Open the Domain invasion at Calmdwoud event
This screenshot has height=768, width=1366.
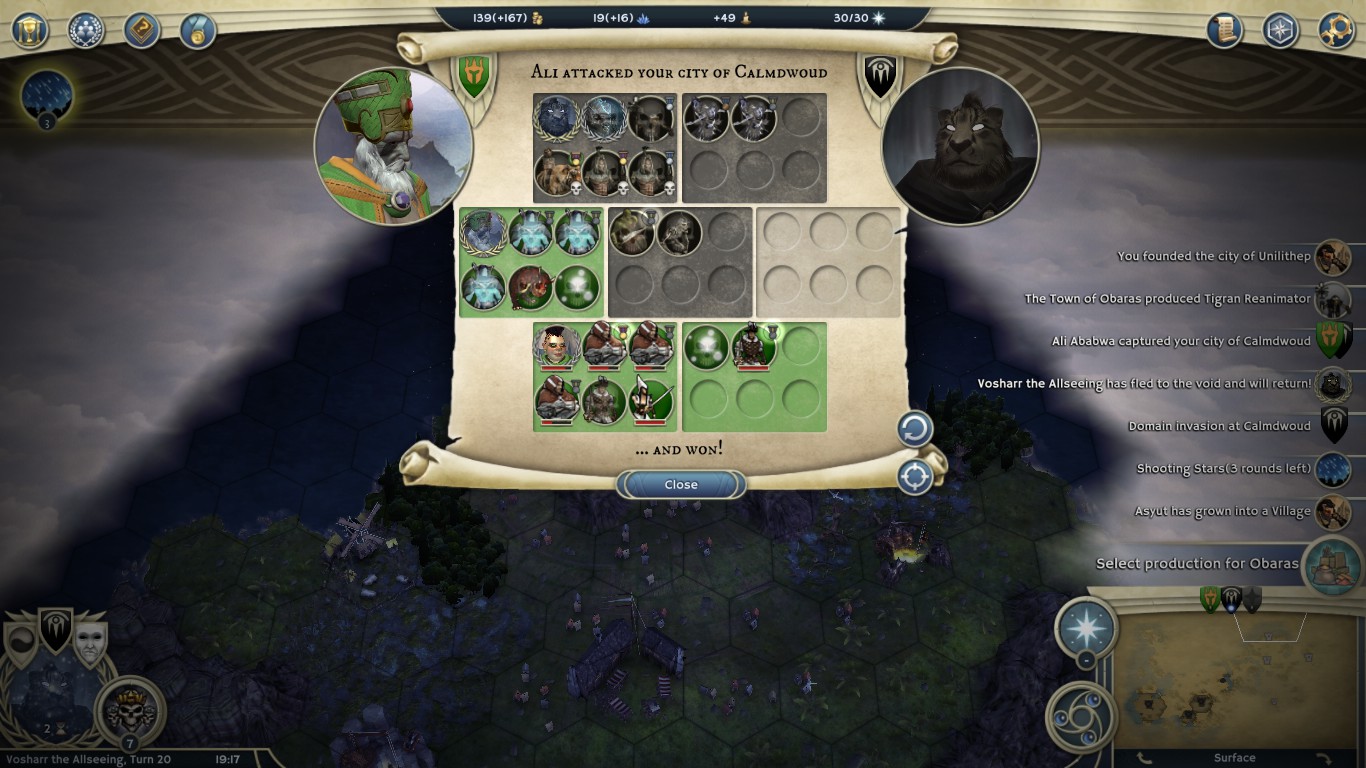(1218, 427)
